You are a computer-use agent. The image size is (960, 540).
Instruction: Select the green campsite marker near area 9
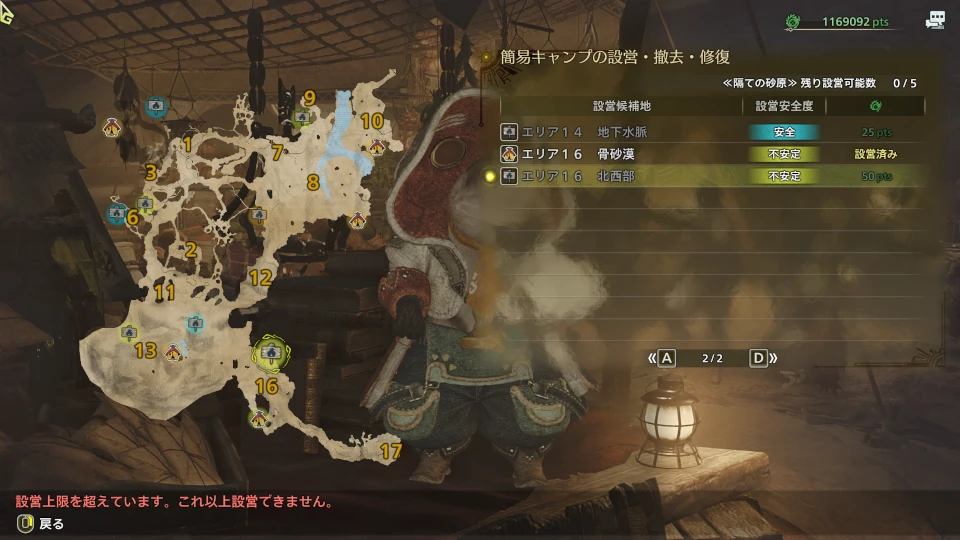302,118
